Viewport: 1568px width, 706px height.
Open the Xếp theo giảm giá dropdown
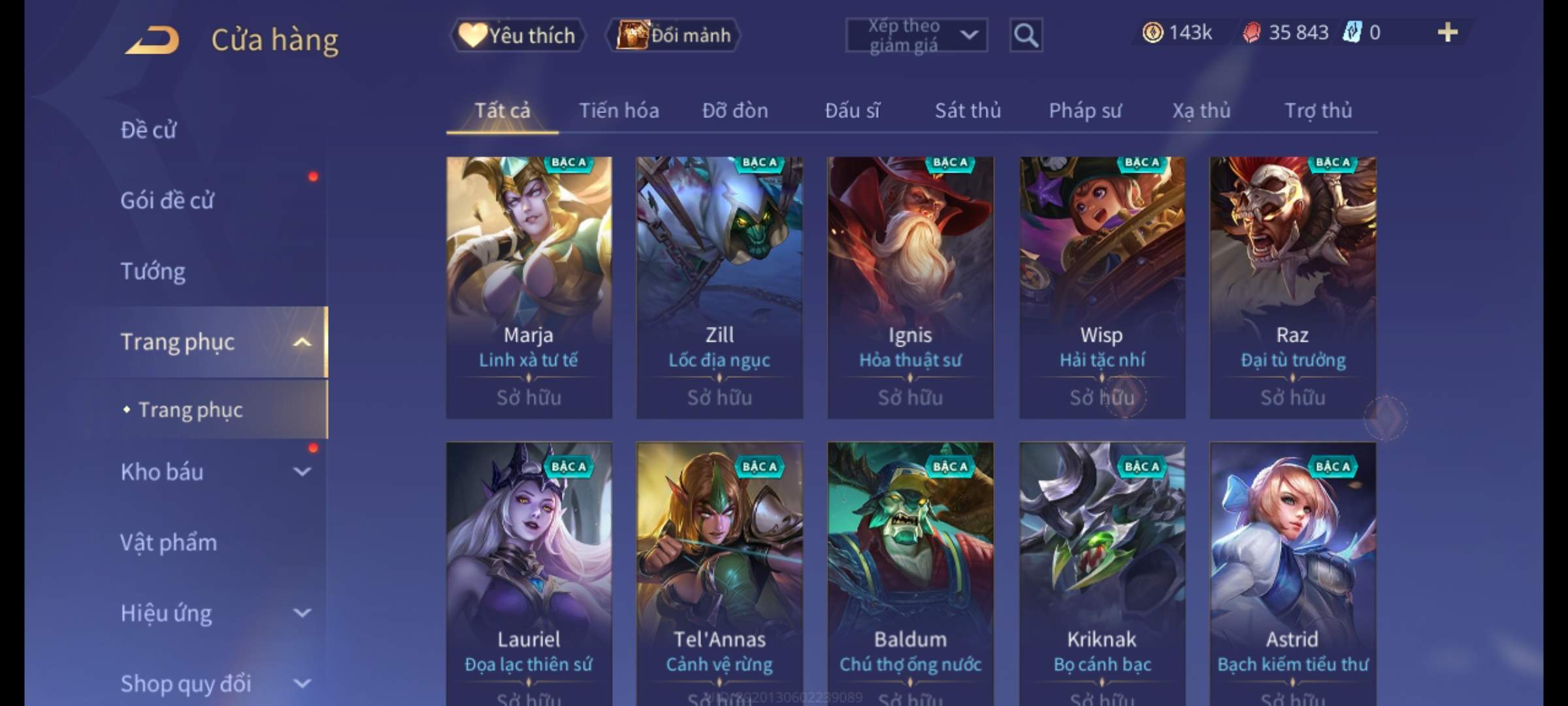pyautogui.click(x=916, y=35)
